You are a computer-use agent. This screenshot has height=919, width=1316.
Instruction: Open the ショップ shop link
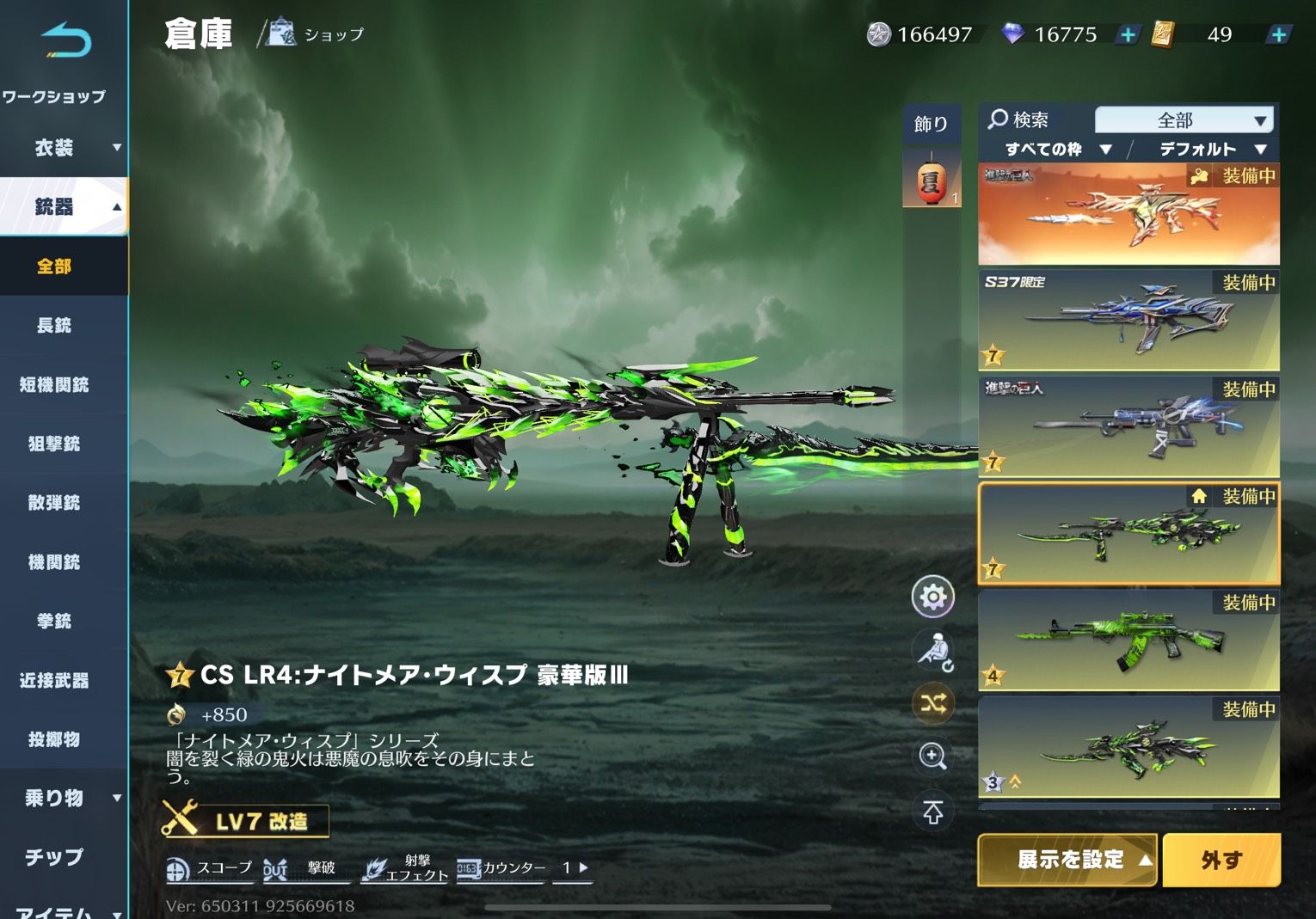pyautogui.click(x=316, y=34)
